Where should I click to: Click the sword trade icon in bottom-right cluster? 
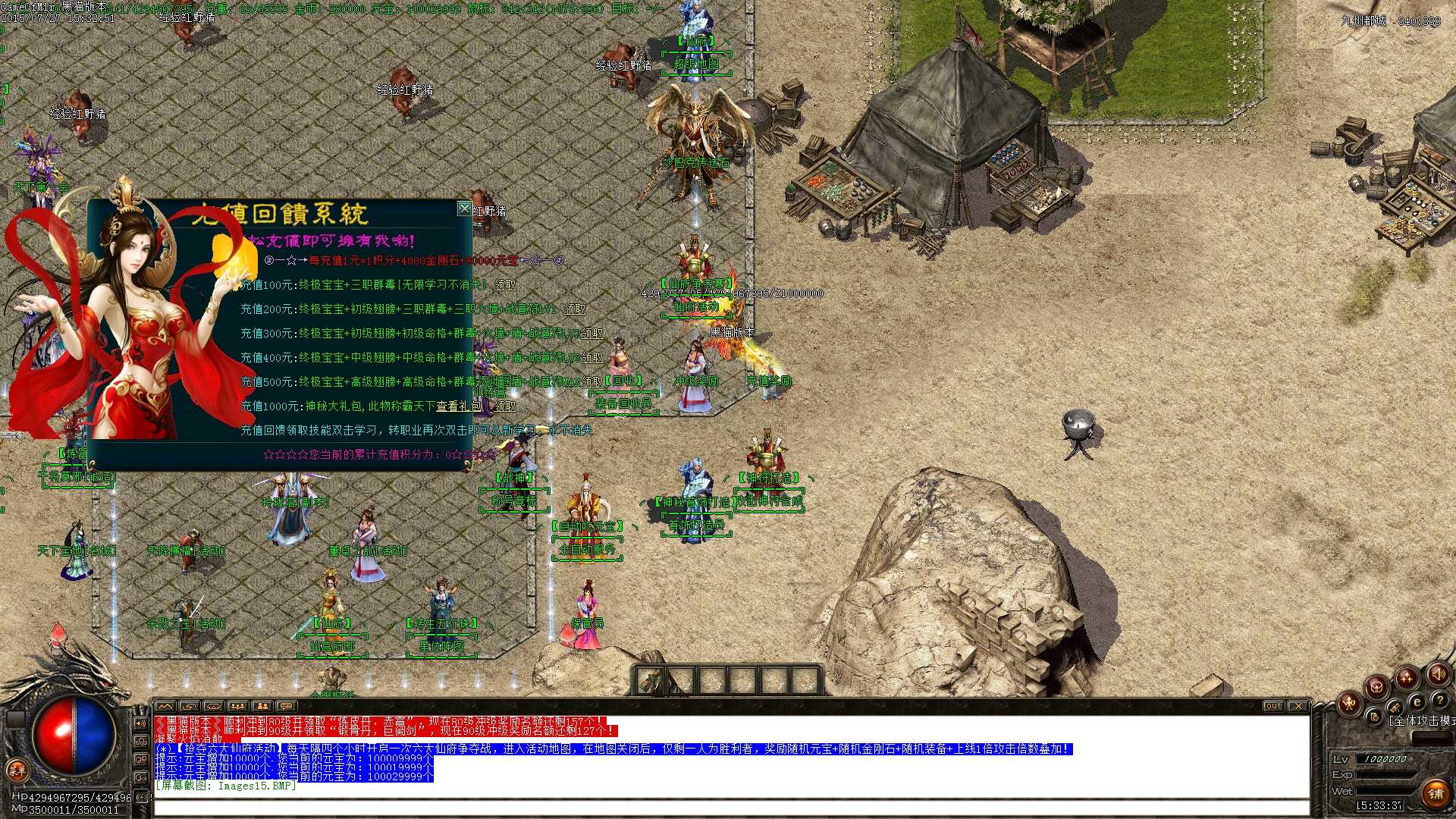point(1395,708)
